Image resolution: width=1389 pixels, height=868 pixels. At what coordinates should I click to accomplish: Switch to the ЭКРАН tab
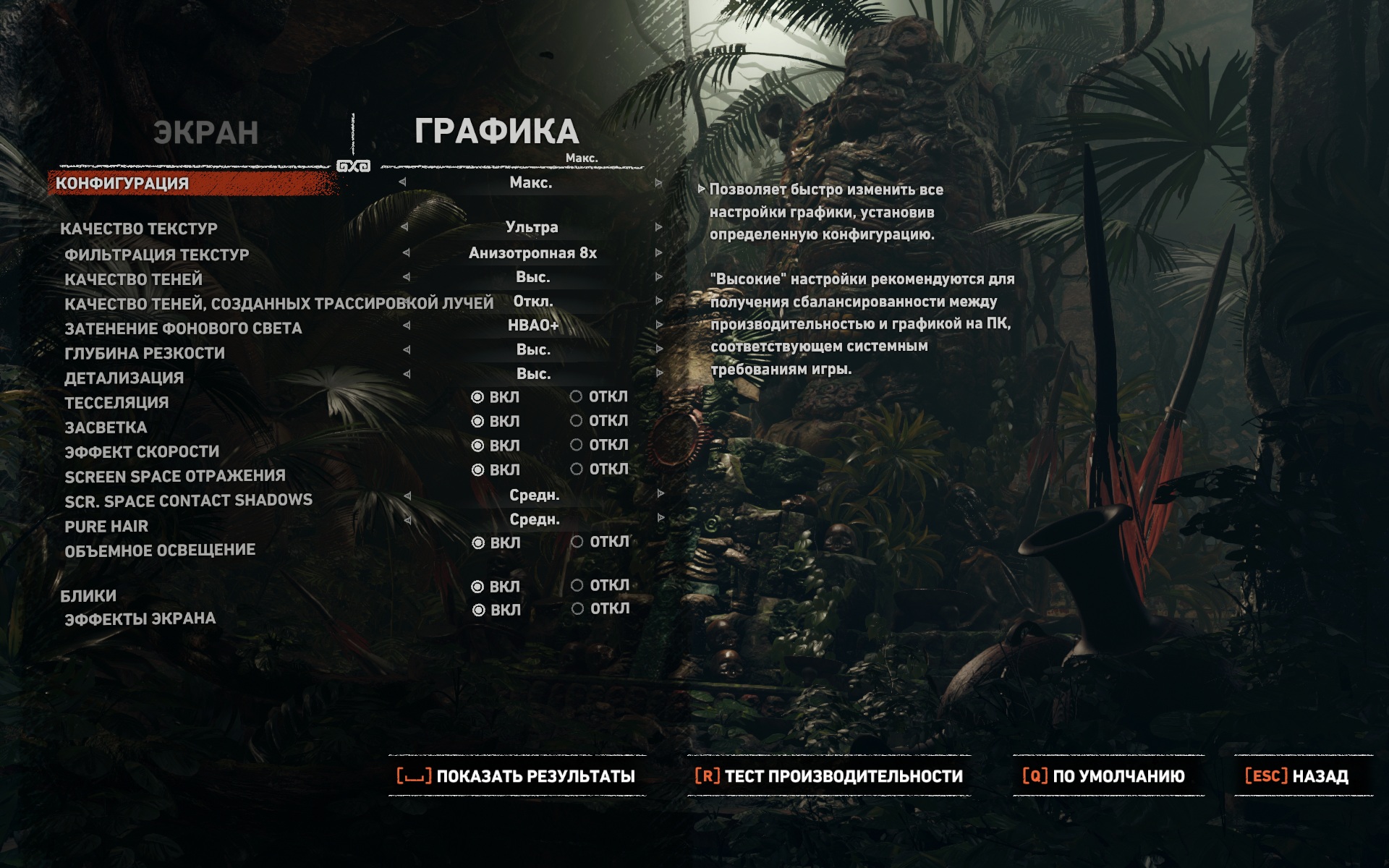(x=205, y=133)
